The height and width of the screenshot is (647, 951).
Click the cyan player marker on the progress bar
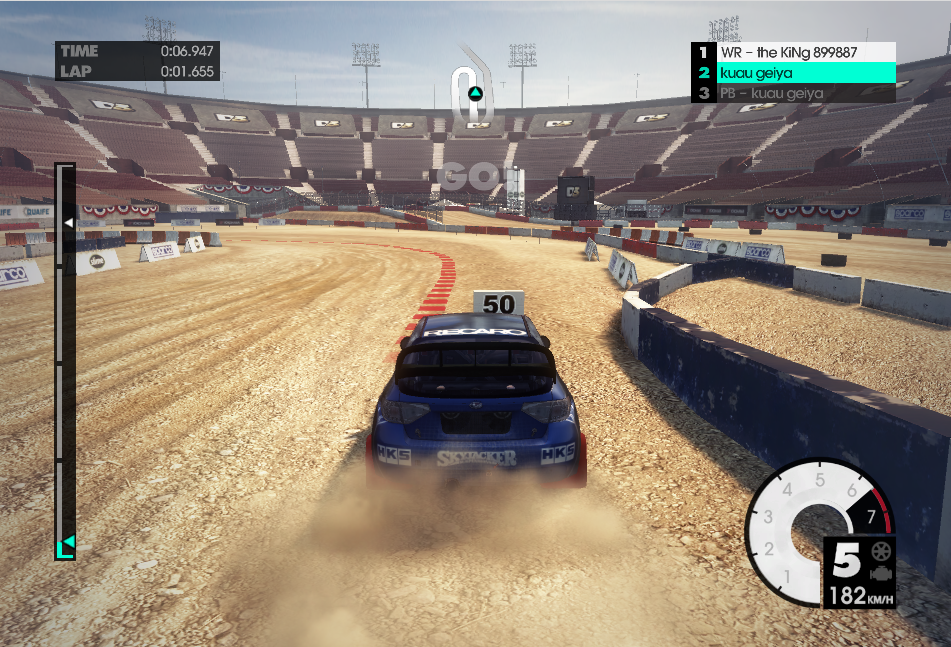coord(68,542)
